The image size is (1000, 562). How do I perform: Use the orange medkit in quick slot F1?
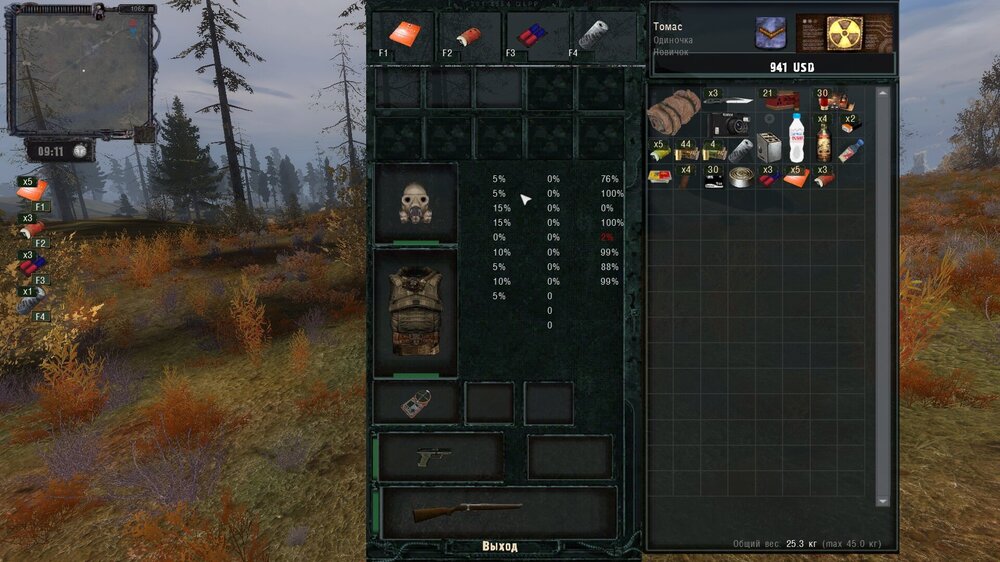pyautogui.click(x=402, y=34)
